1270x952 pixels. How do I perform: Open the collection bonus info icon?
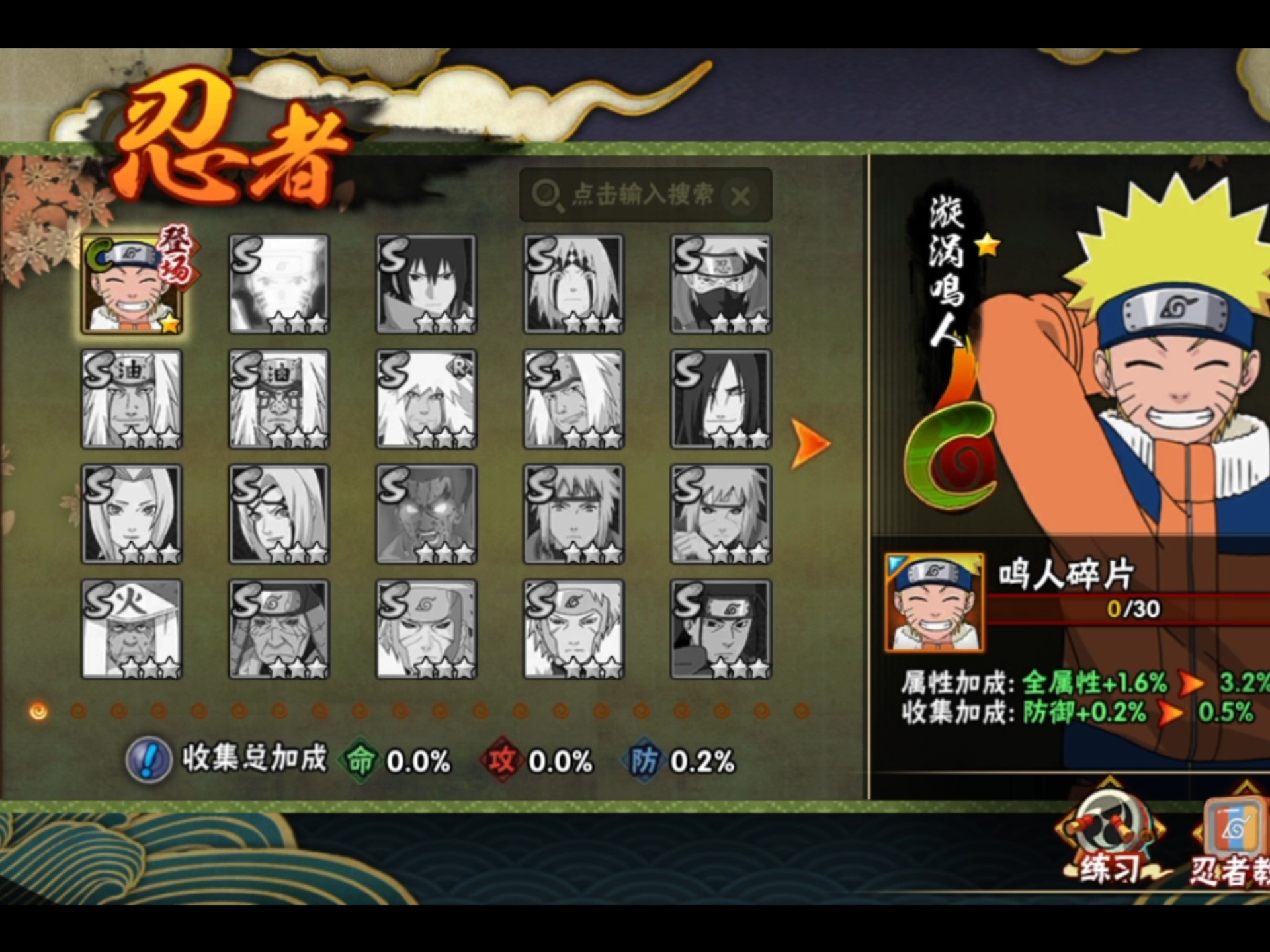click(149, 760)
